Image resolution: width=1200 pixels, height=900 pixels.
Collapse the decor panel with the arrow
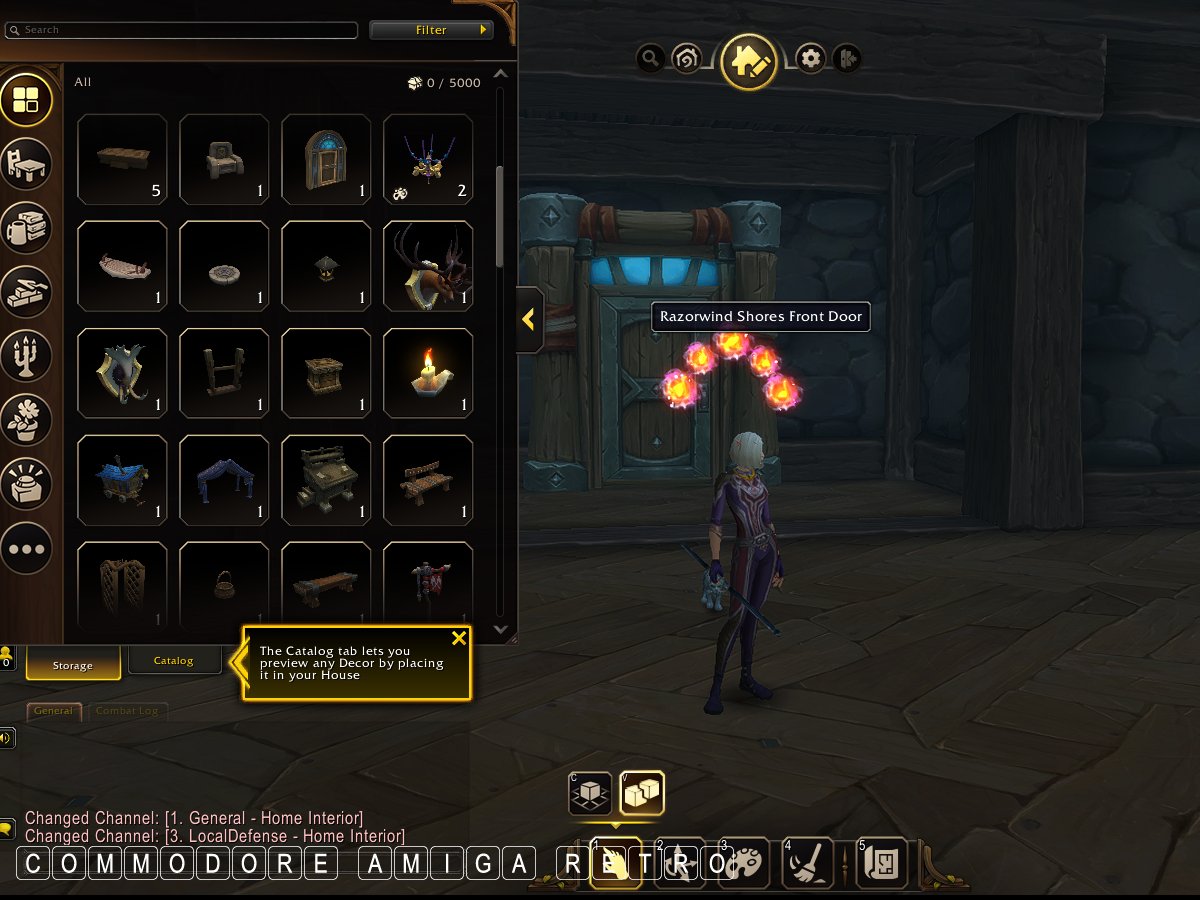coord(529,320)
